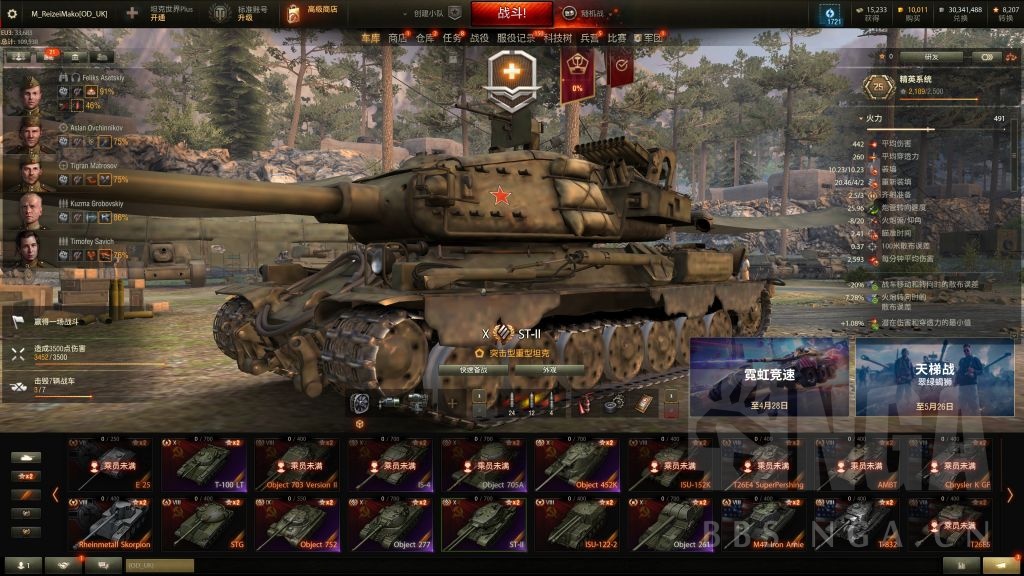Open the settings gear menu
Screen dimensions: 1024x576
(x=11, y=13)
